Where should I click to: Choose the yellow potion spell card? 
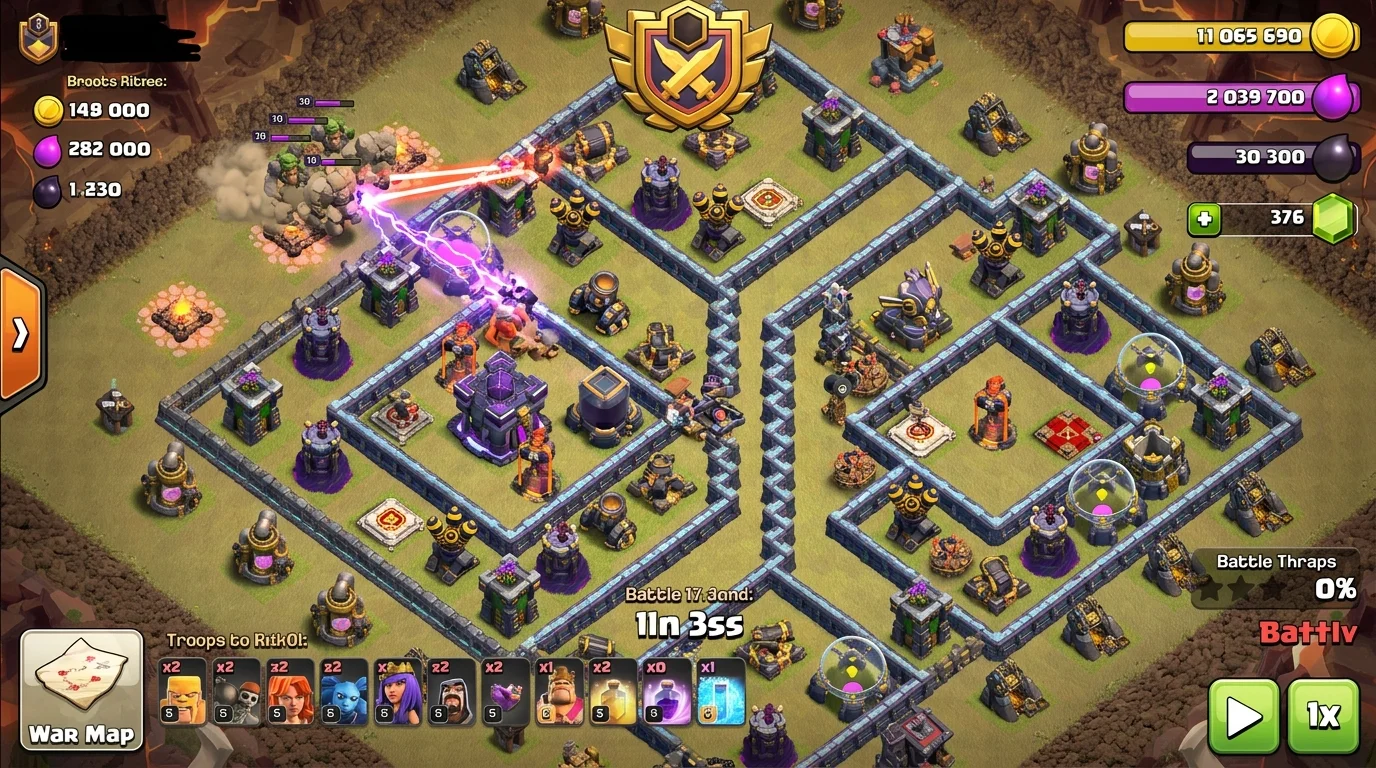tap(614, 691)
